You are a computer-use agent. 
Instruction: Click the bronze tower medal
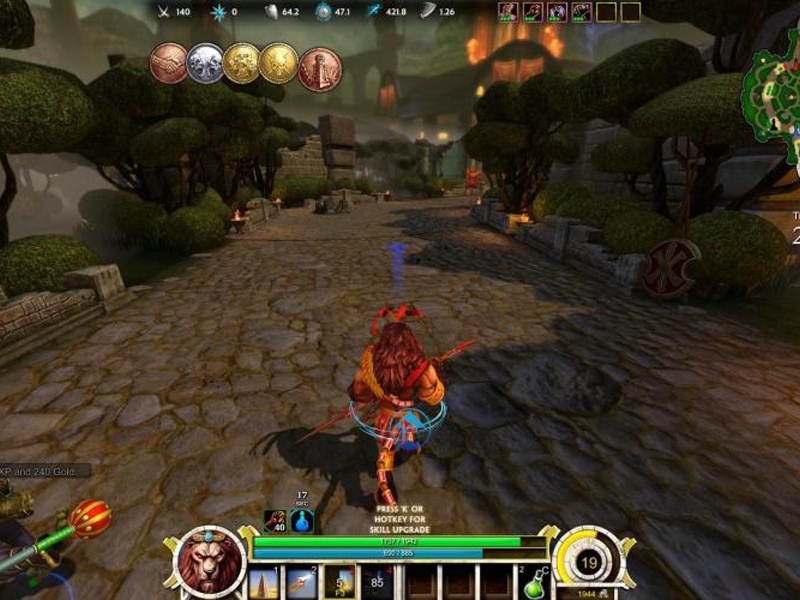point(320,69)
